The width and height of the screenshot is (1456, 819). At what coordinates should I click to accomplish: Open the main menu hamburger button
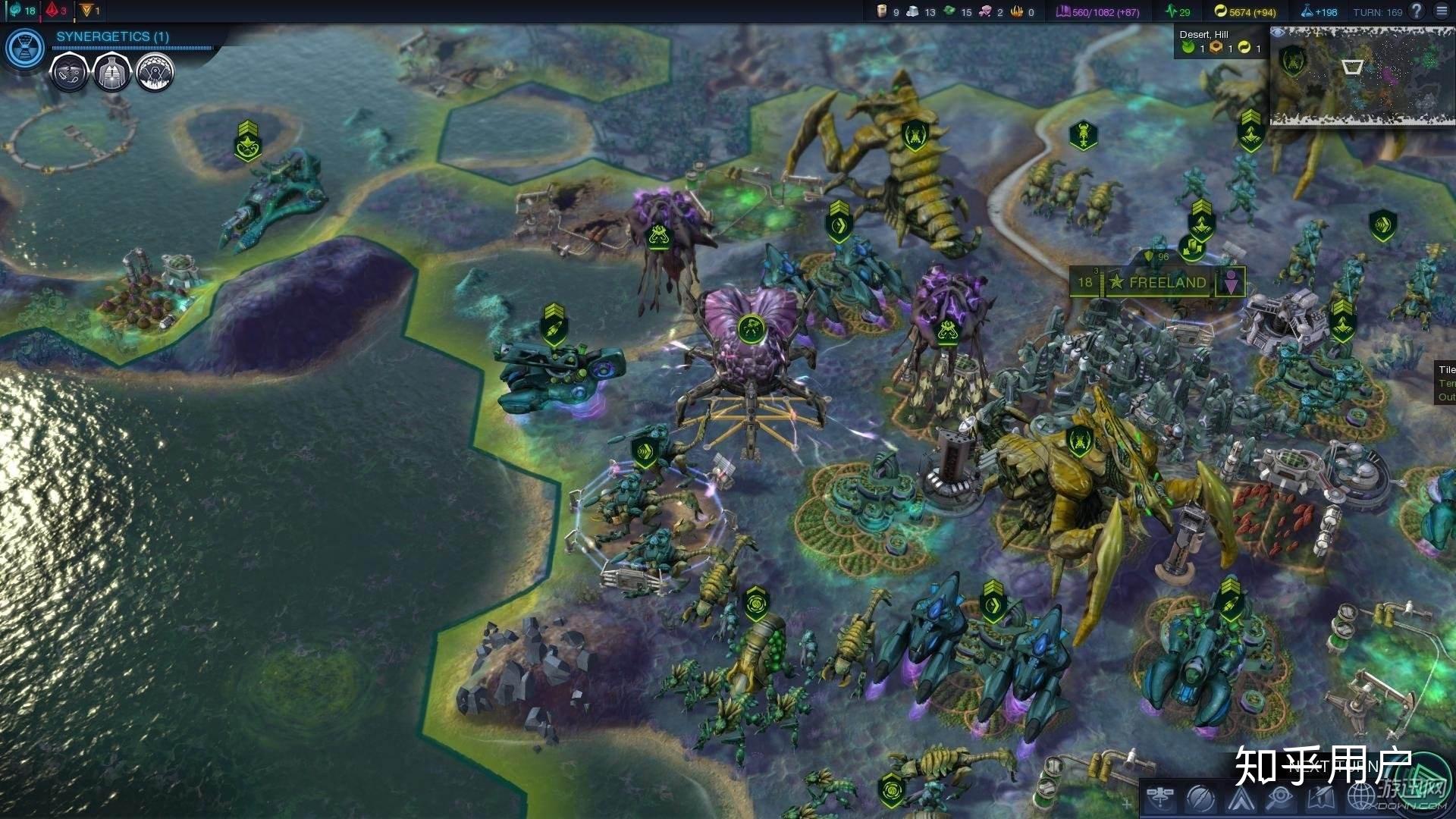pos(1442,11)
